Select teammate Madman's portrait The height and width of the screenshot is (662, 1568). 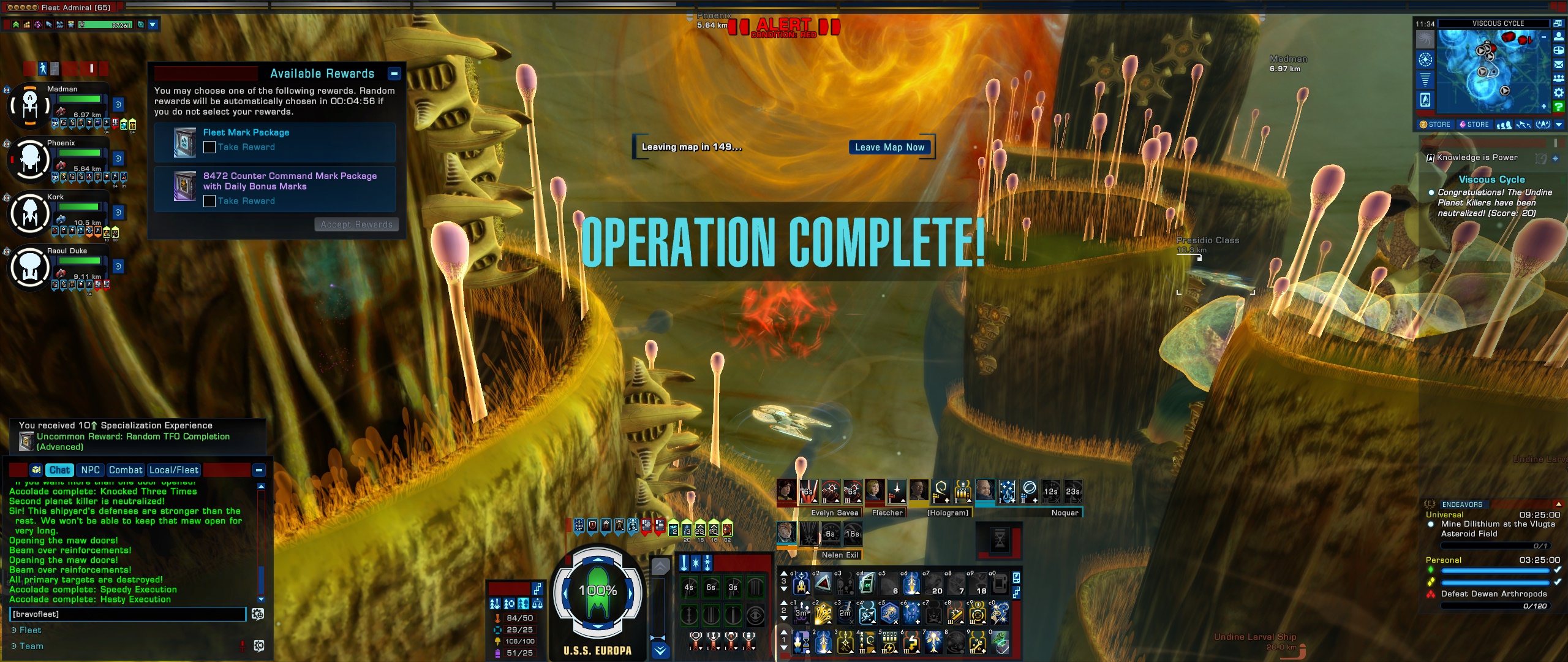coord(30,106)
